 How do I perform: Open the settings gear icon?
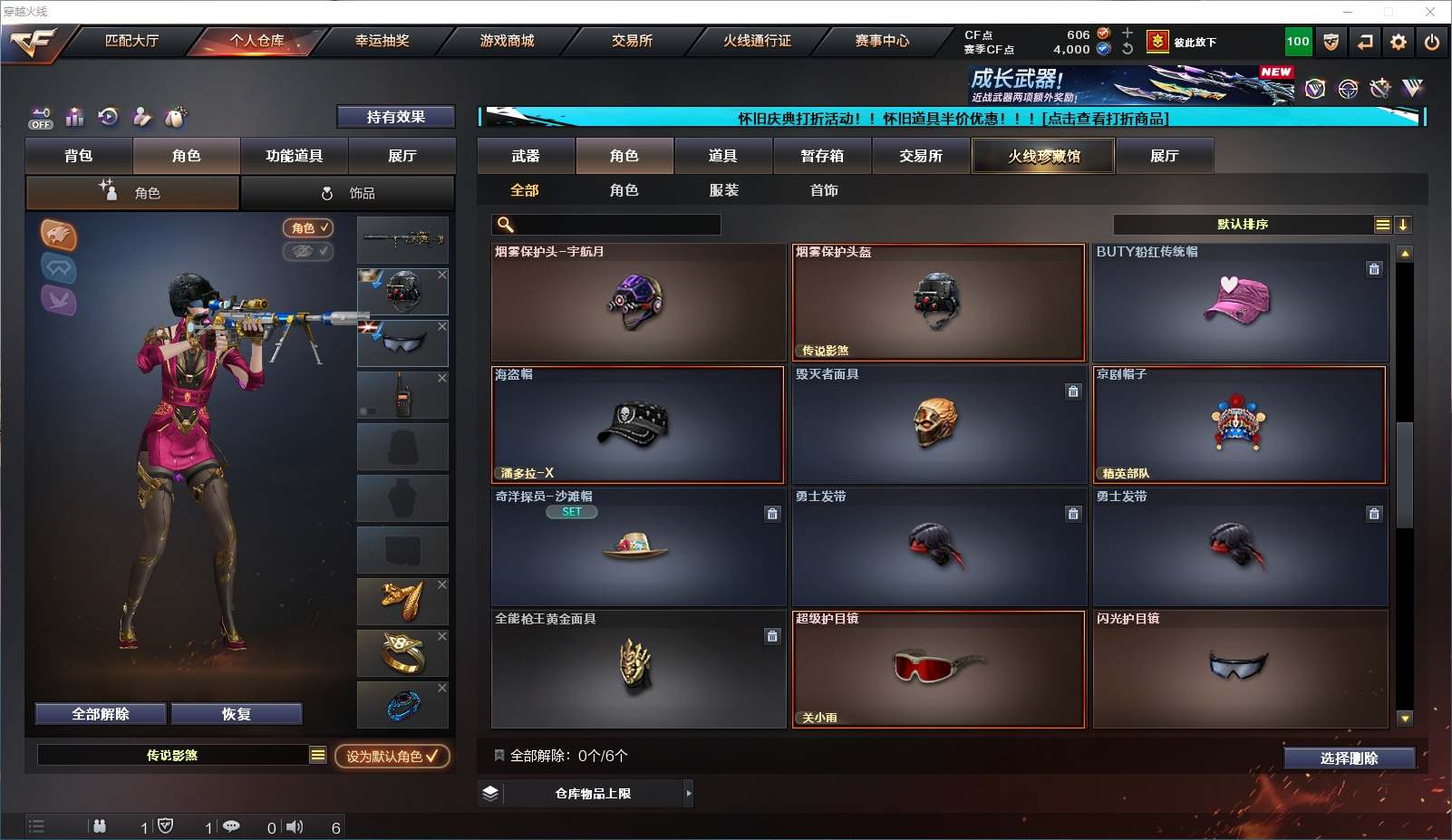(1399, 42)
